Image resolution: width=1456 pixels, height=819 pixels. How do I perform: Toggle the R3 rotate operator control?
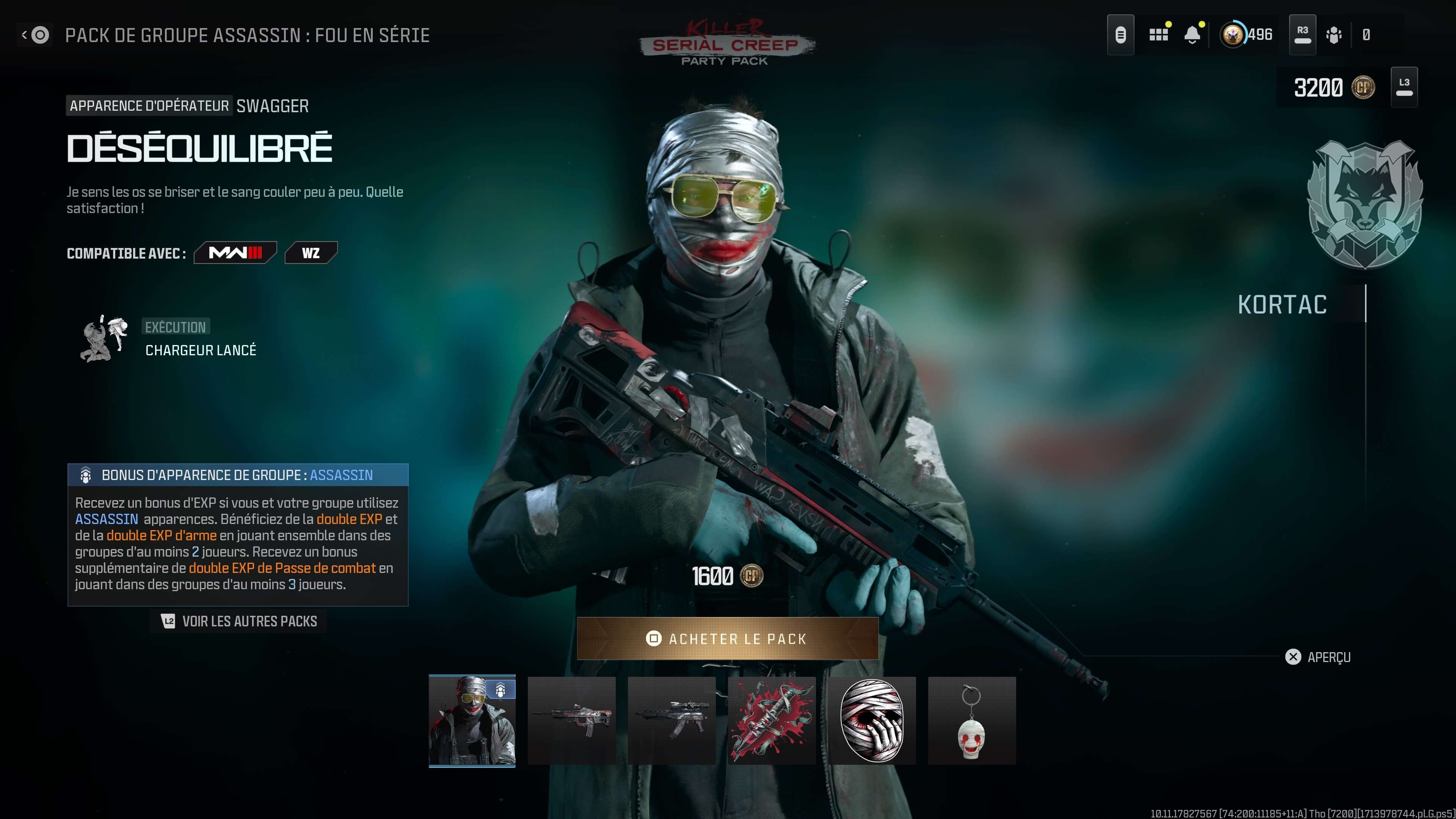[1302, 35]
